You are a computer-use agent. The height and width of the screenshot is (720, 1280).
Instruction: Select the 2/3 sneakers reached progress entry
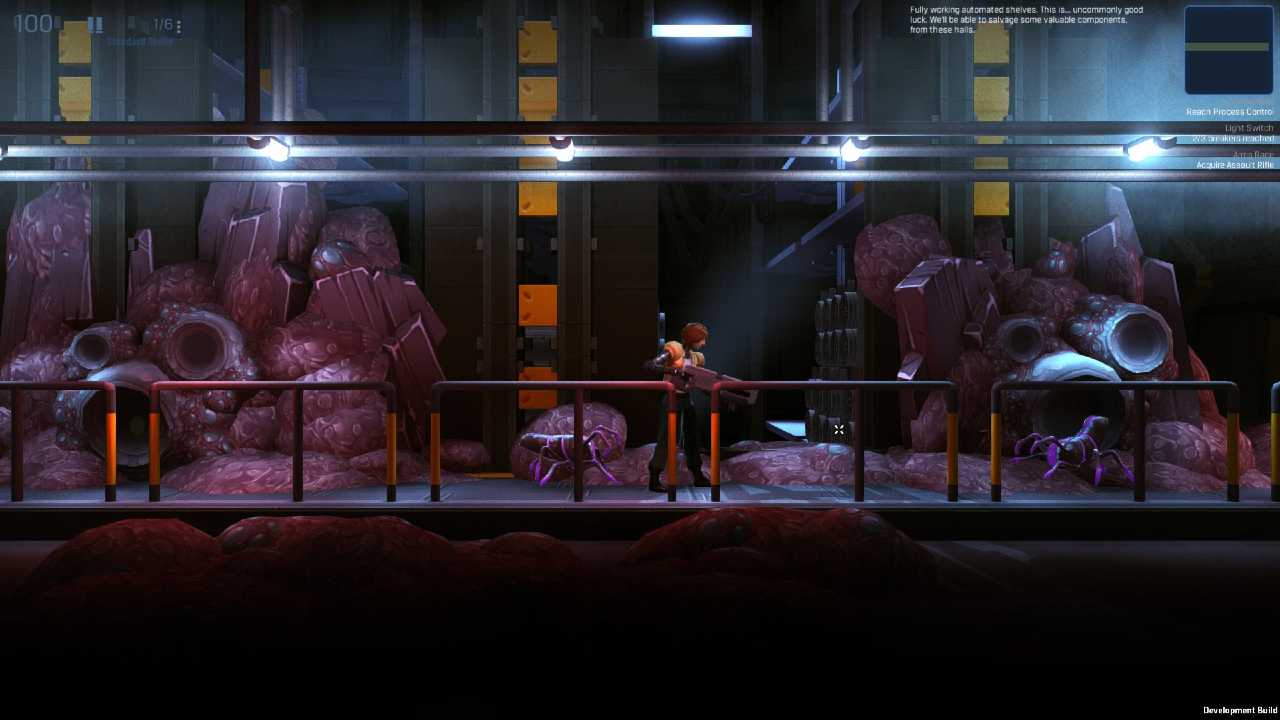coord(1232,139)
